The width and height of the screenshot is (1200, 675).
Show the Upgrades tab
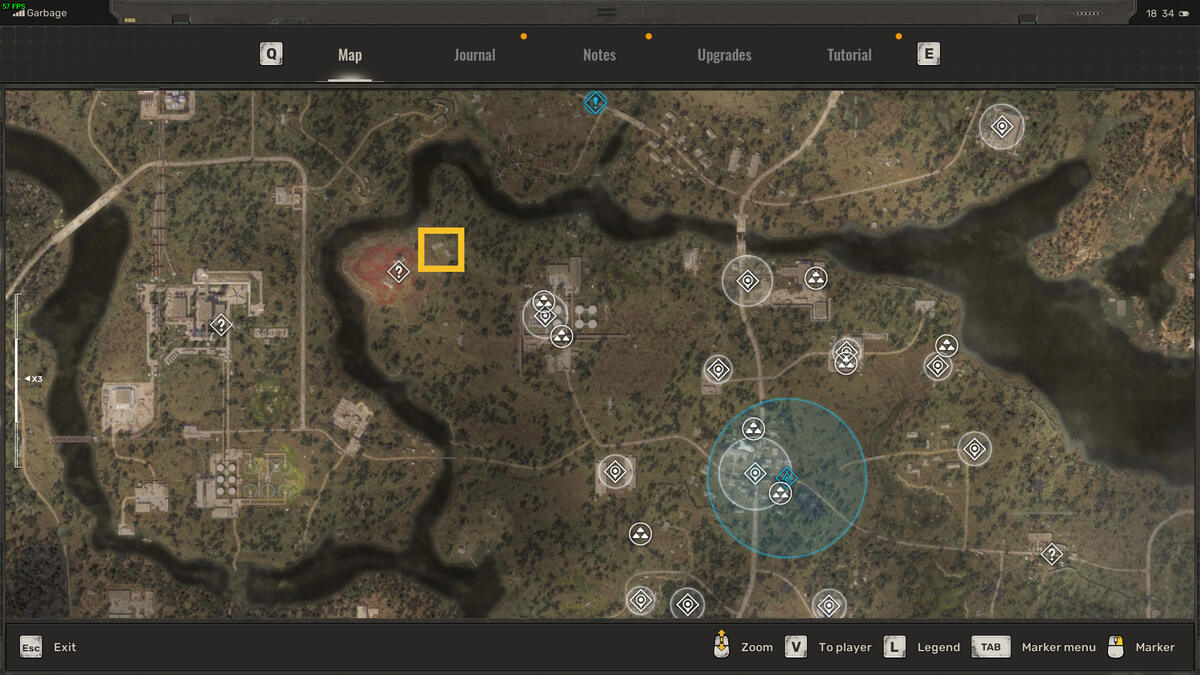[x=724, y=55]
